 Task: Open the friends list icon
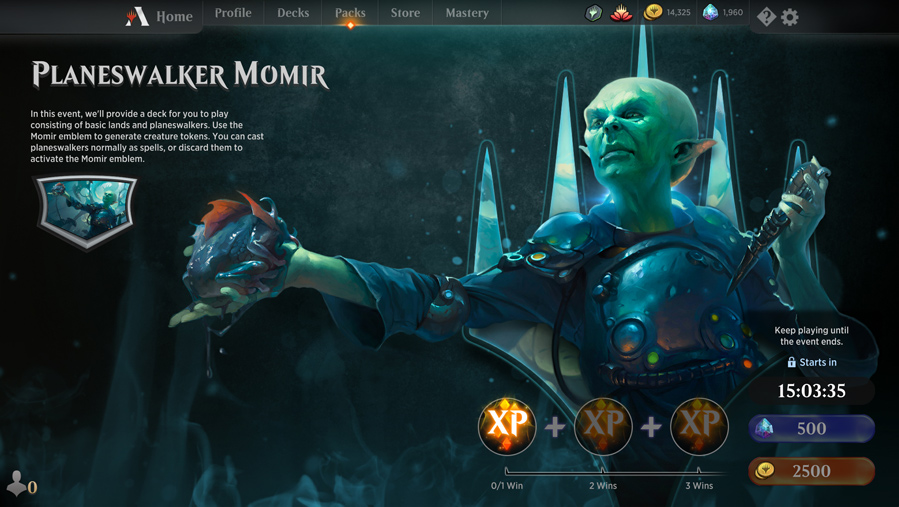pos(20,485)
